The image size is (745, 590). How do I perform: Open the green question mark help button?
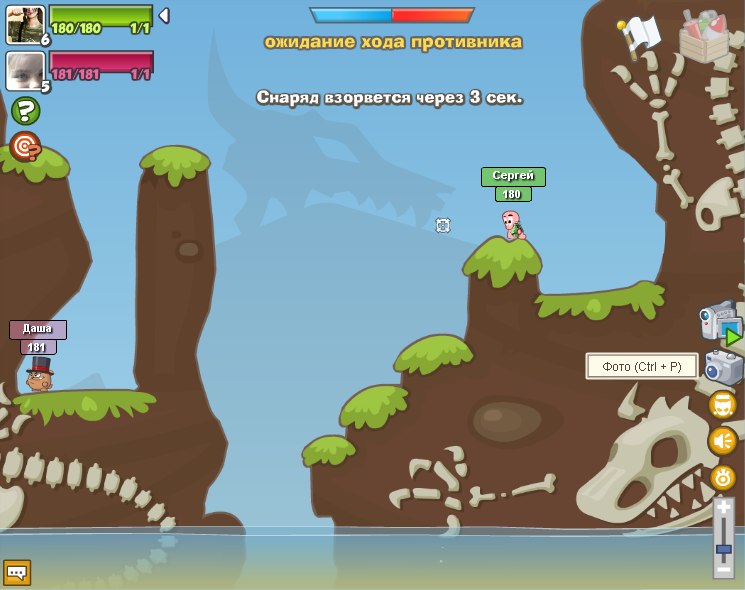click(x=25, y=110)
